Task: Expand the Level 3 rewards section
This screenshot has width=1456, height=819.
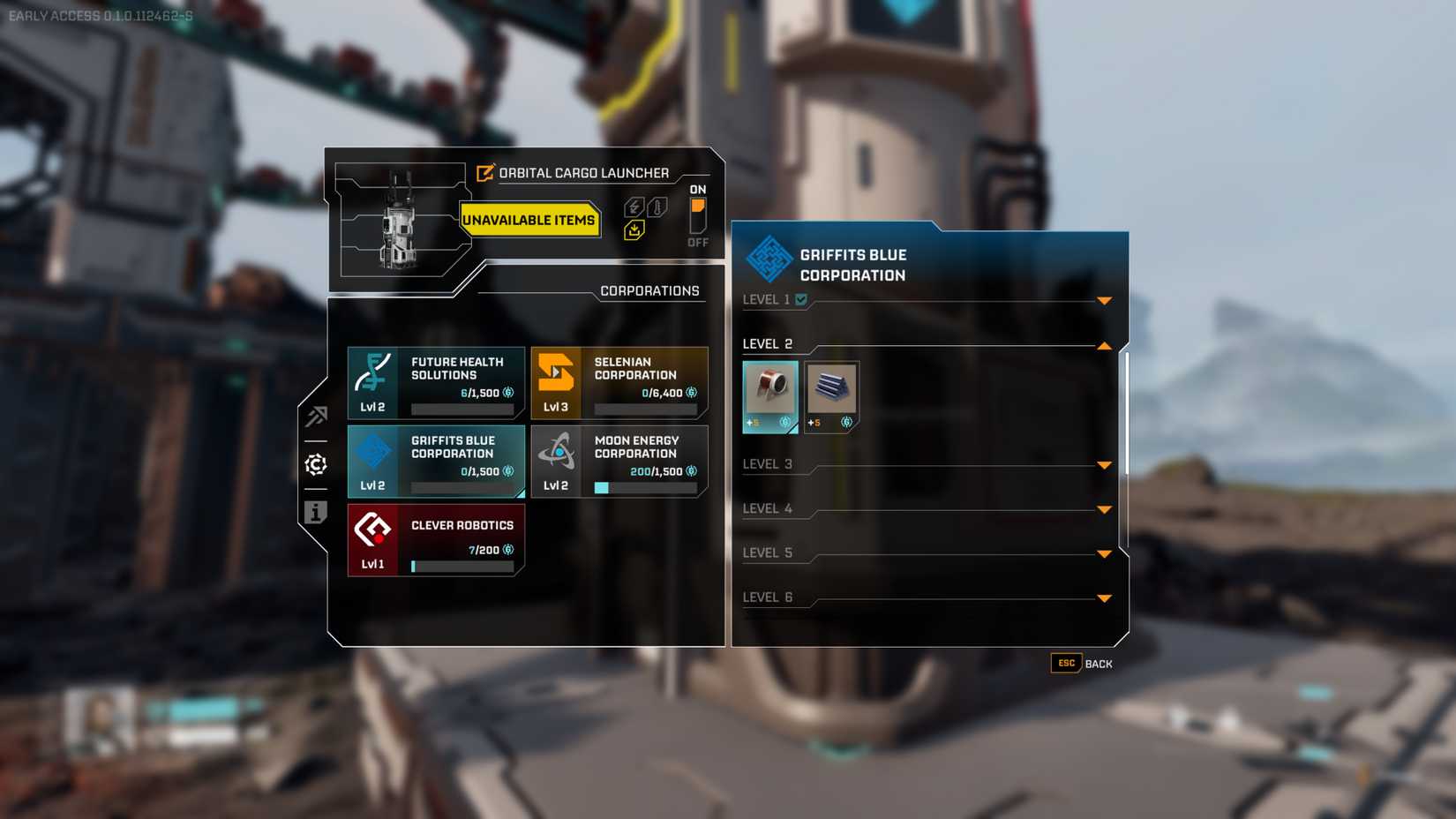Action: coord(1105,464)
